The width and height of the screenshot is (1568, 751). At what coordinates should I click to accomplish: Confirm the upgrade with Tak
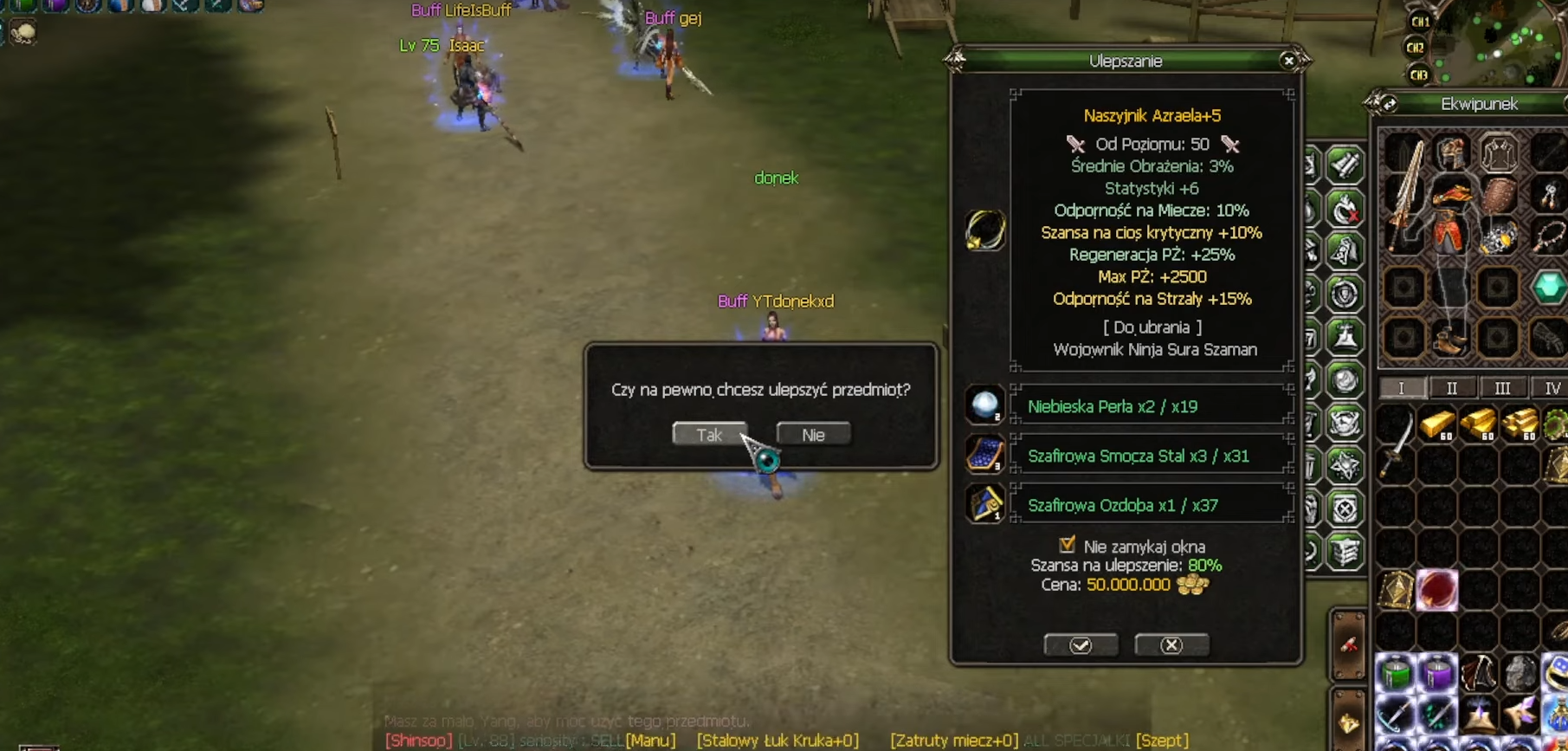[x=709, y=434]
